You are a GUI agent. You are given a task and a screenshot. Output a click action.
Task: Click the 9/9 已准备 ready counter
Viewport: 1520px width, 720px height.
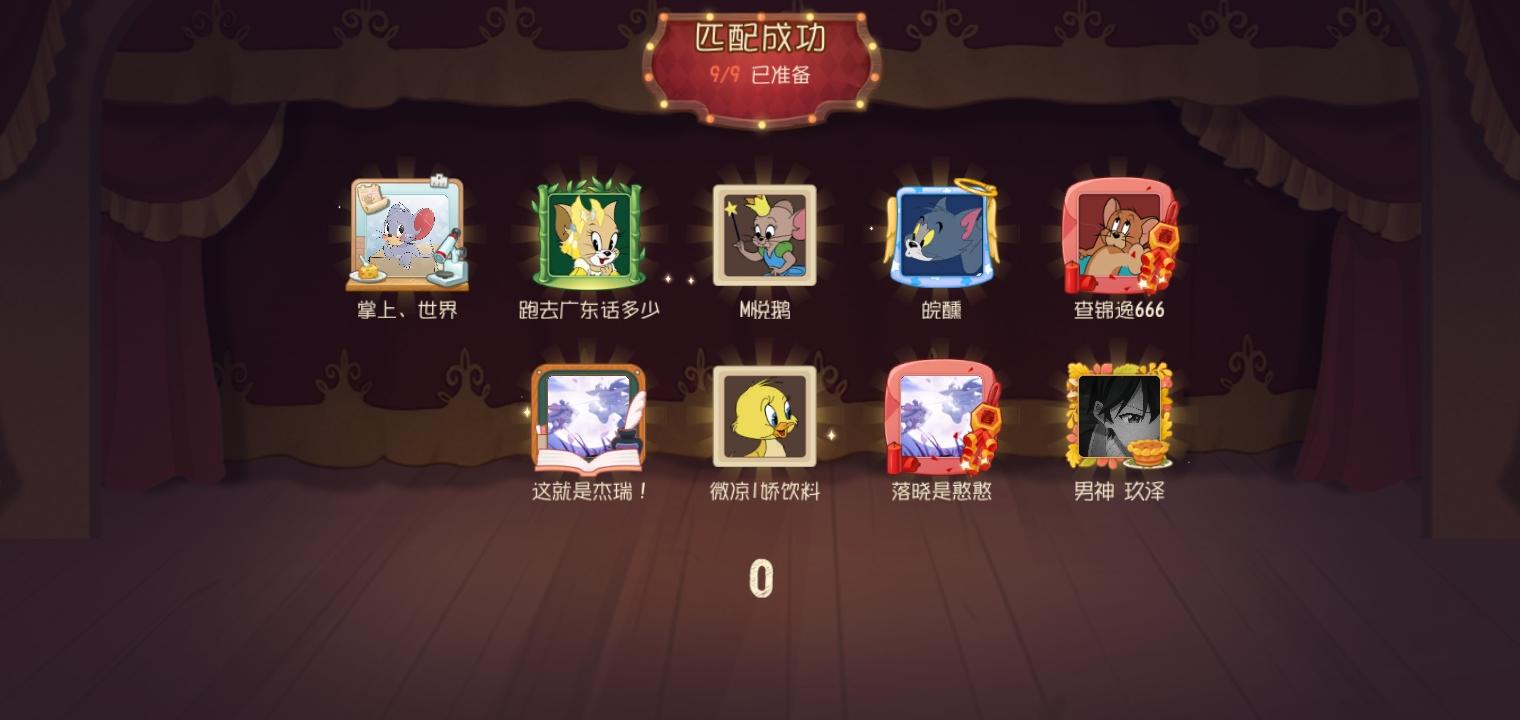click(x=760, y=74)
